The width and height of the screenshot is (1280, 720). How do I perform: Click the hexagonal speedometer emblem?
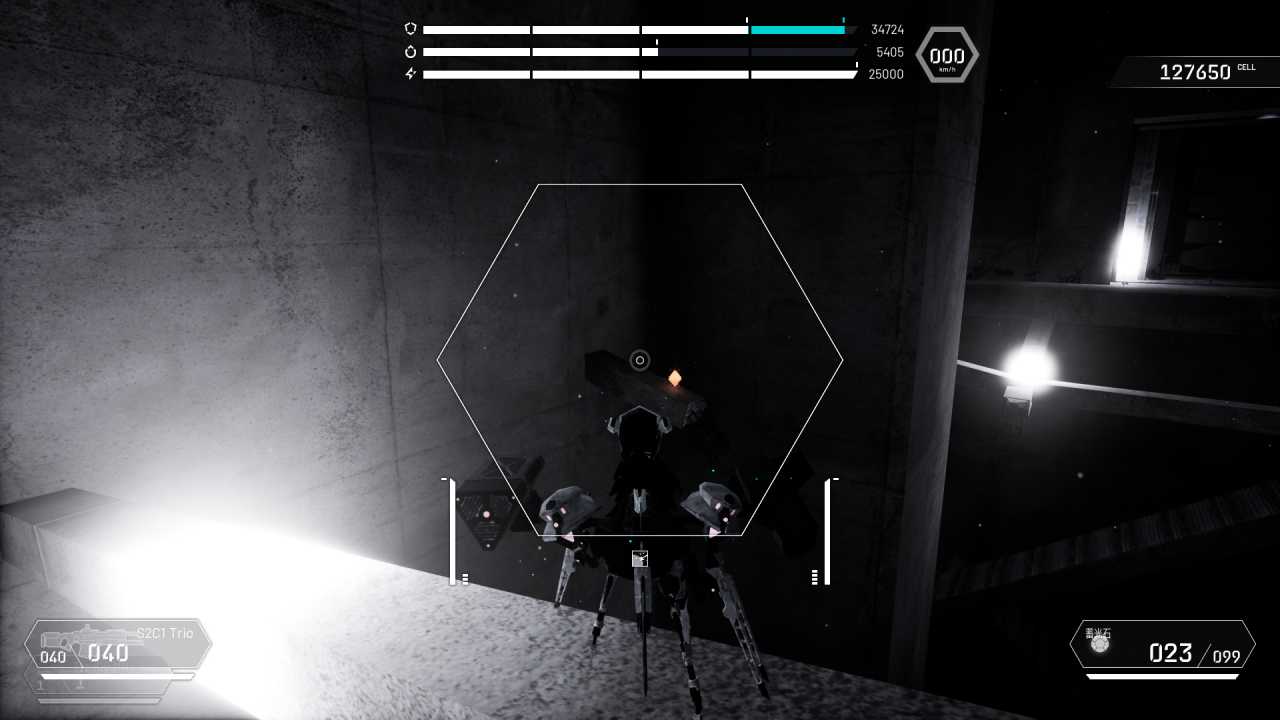(x=946, y=55)
